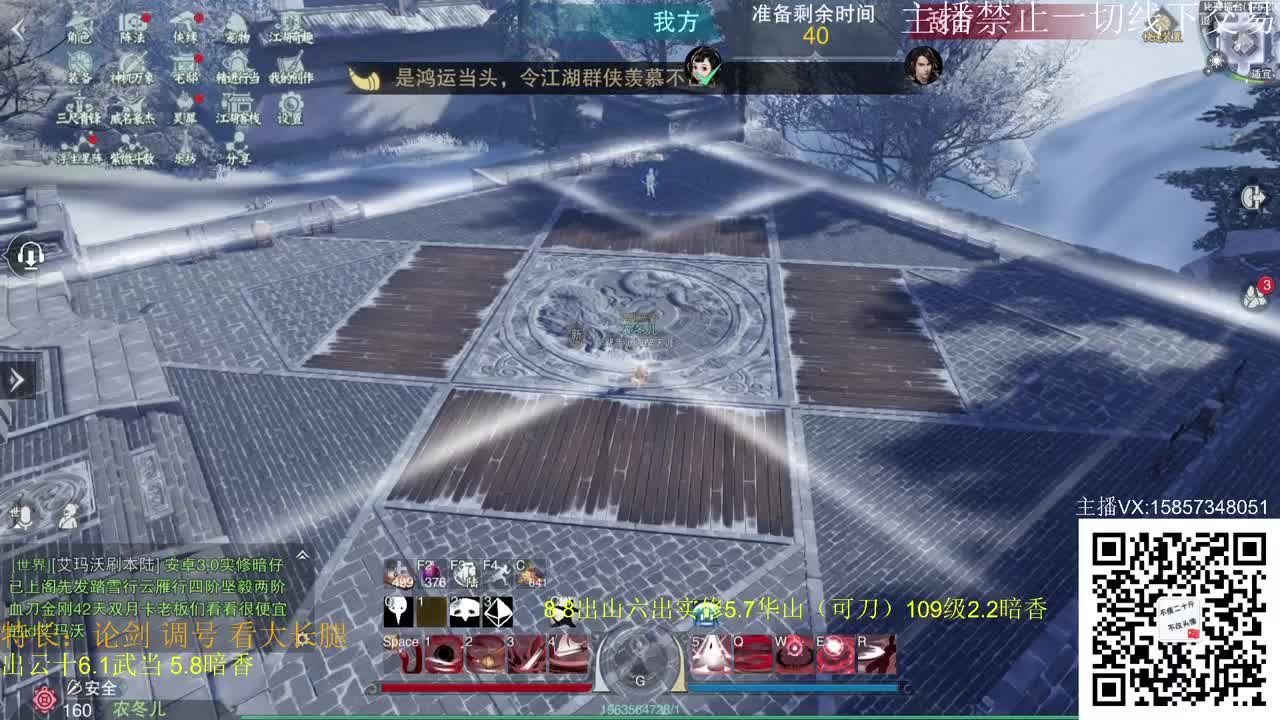This screenshot has height=720, width=1280.
Task: Open the 角色 (Character) panel icon
Action: (x=77, y=26)
